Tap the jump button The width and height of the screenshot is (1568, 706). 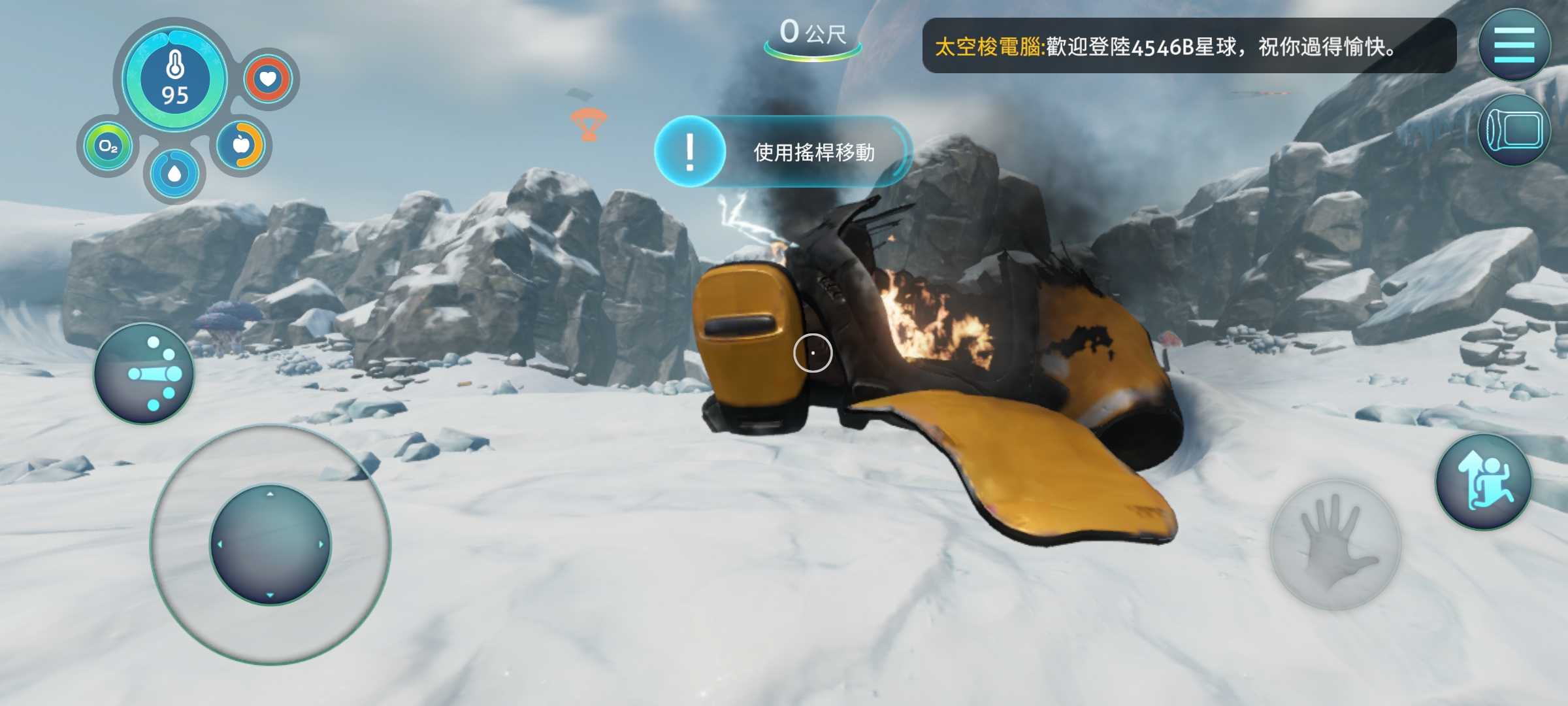click(x=1484, y=482)
